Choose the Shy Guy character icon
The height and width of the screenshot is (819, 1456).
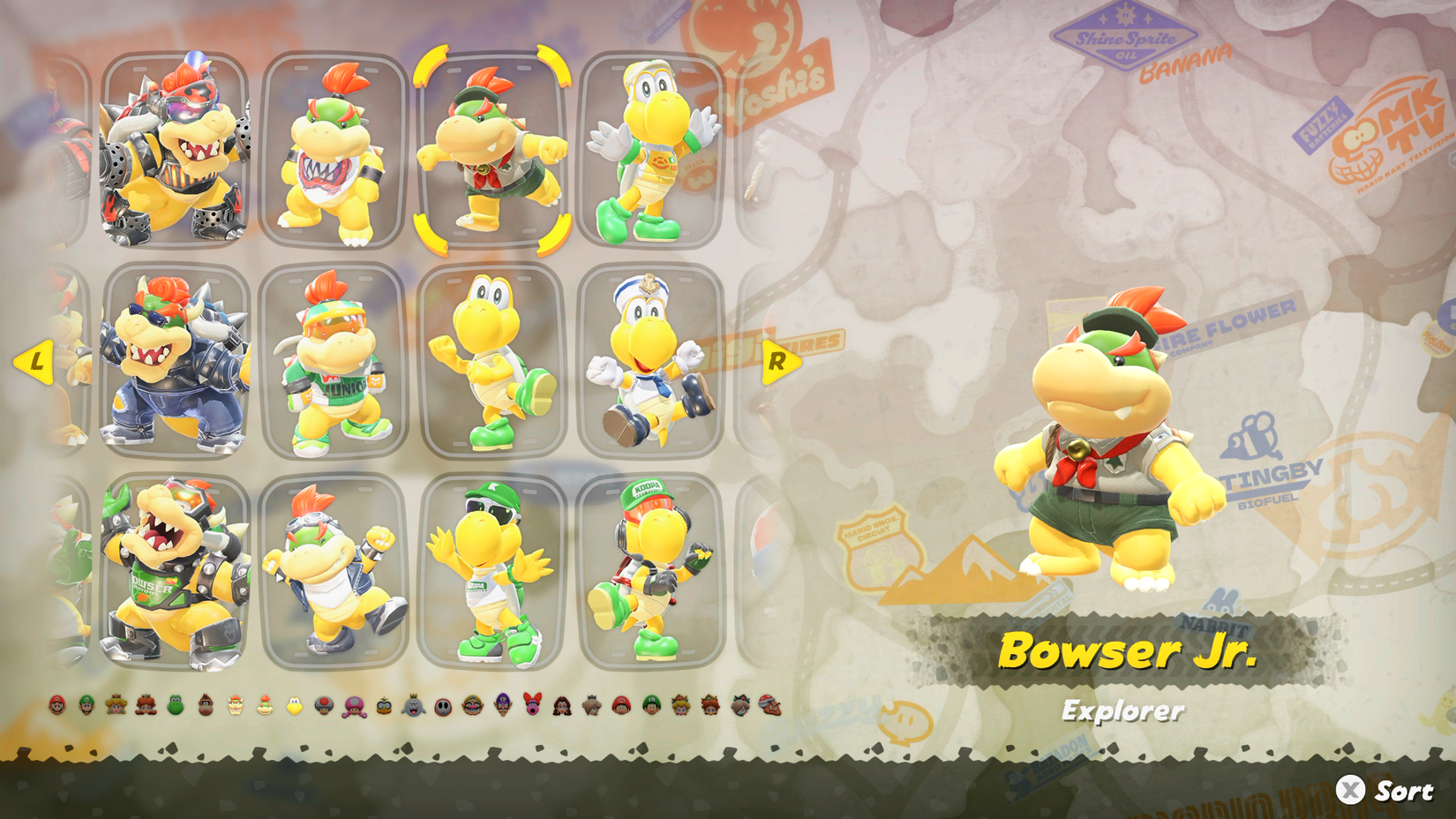(x=442, y=706)
